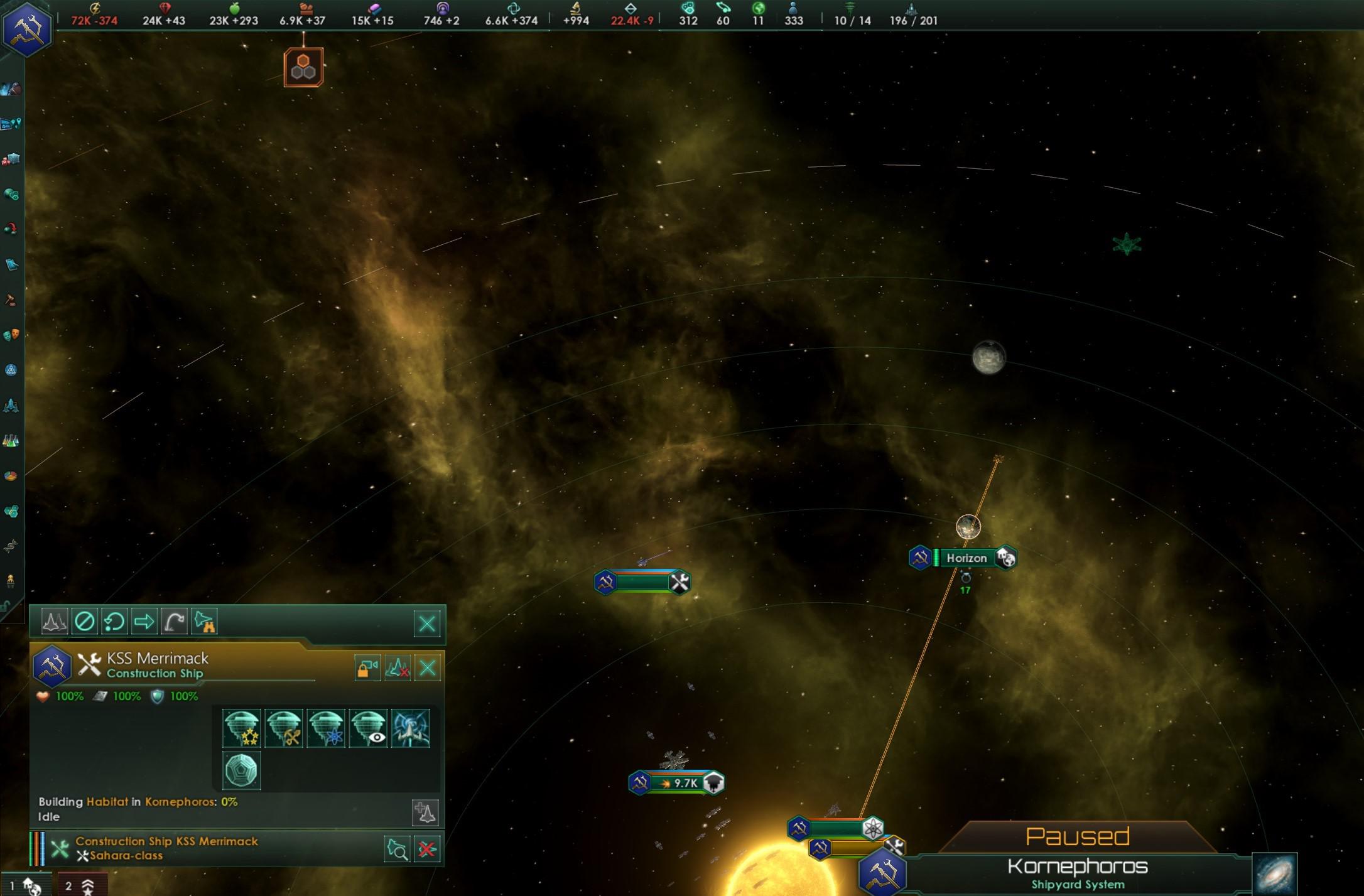Enable the ship's evasive stance with binoculars icon
The height and width of the screenshot is (896, 1364).
(204, 622)
